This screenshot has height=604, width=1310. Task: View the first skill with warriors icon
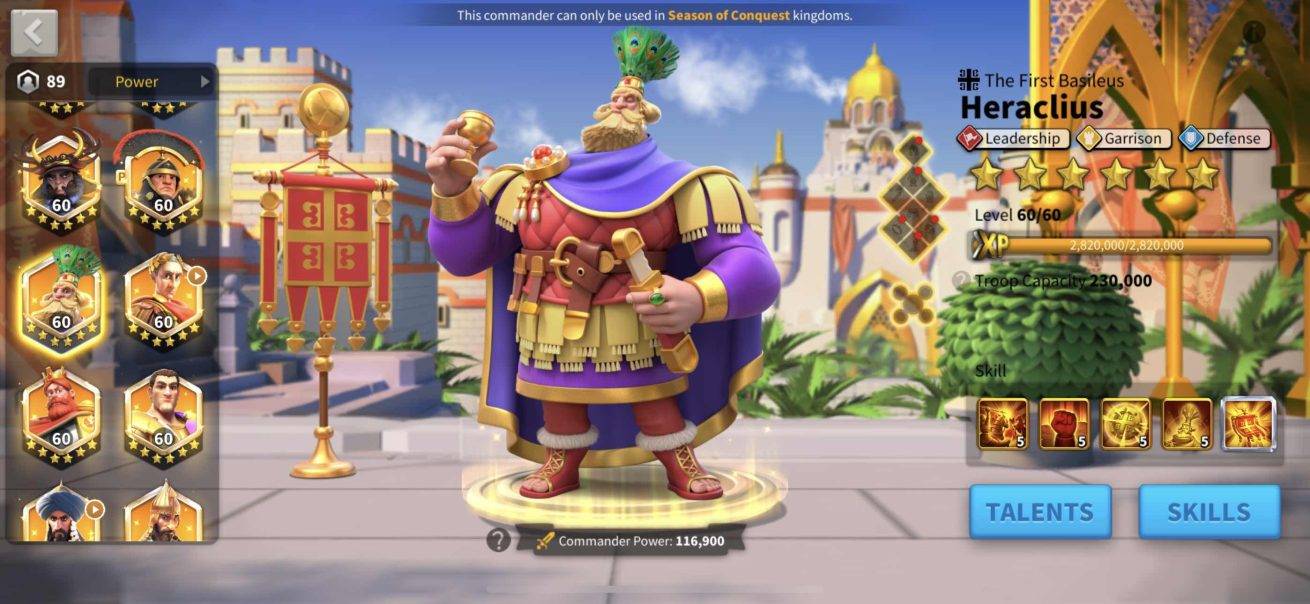point(1002,423)
